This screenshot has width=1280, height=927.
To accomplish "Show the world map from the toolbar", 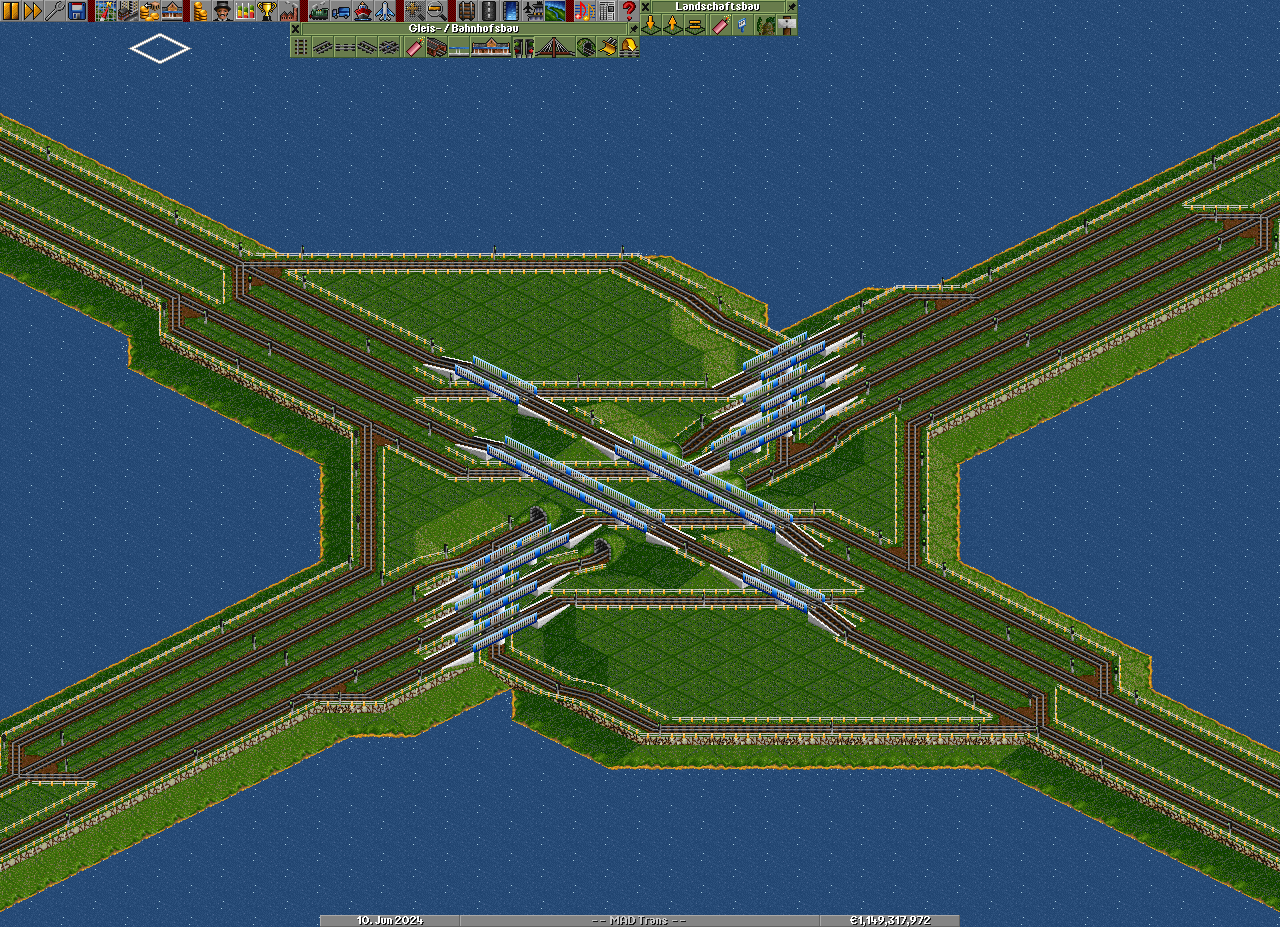I will pos(105,11).
